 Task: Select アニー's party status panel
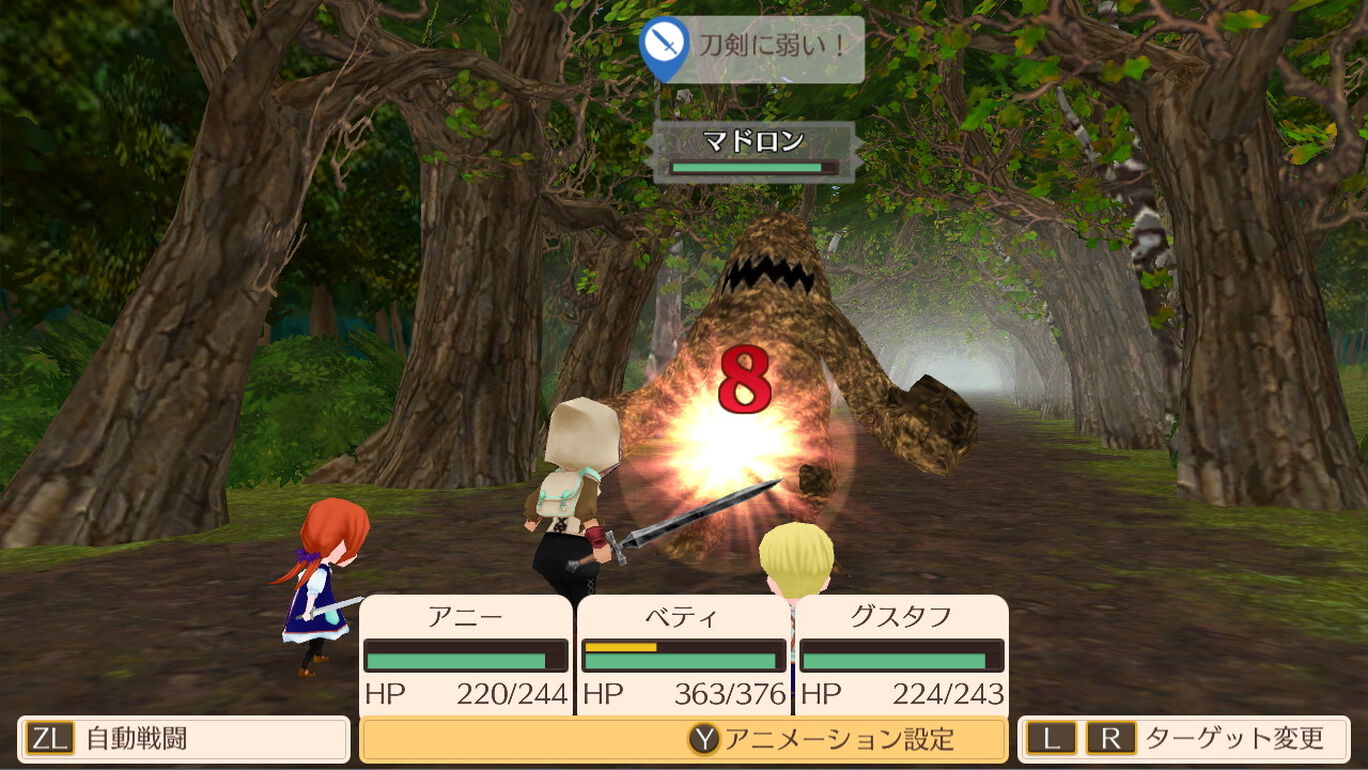click(x=466, y=655)
